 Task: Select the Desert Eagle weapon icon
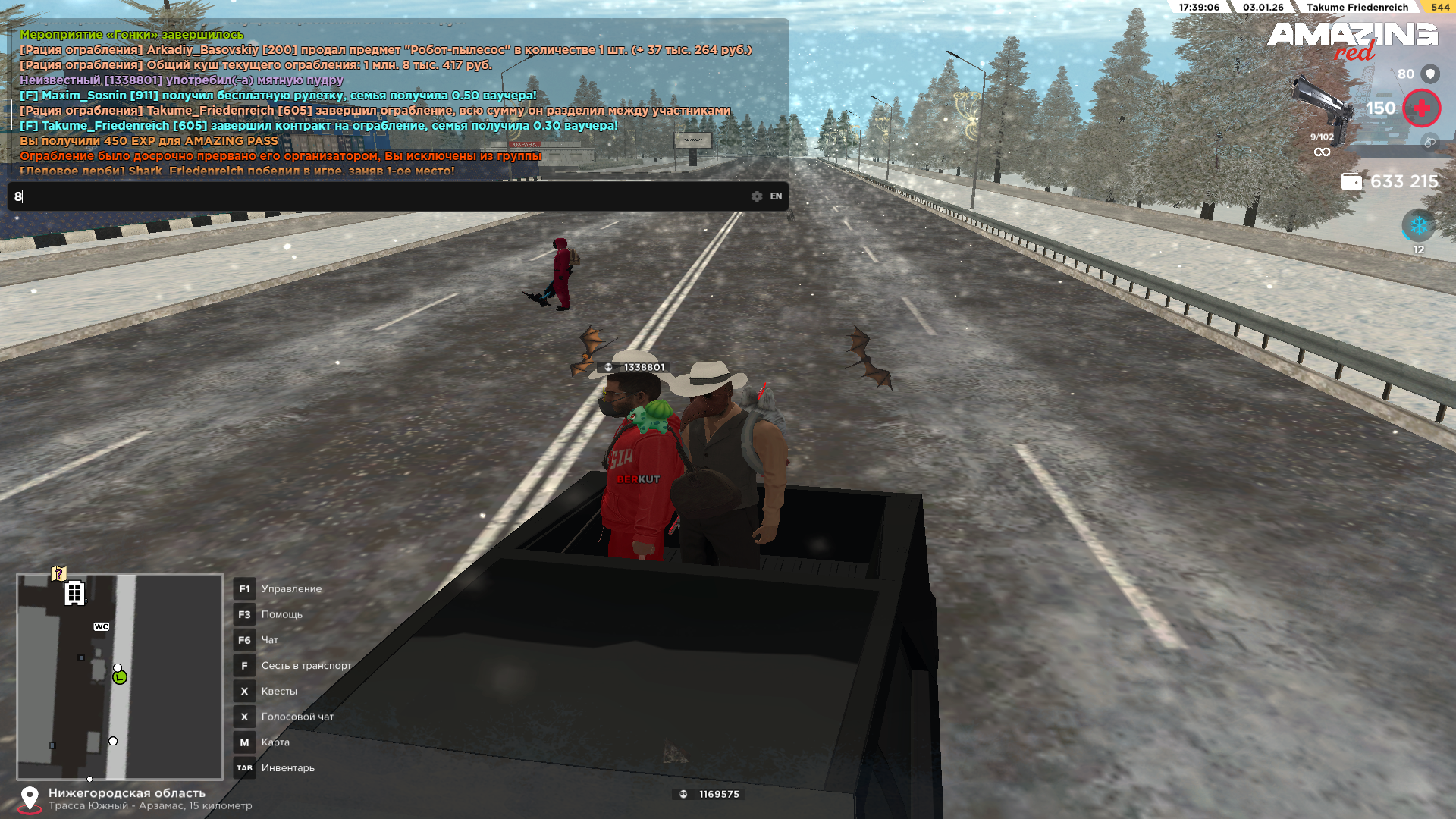(1323, 107)
